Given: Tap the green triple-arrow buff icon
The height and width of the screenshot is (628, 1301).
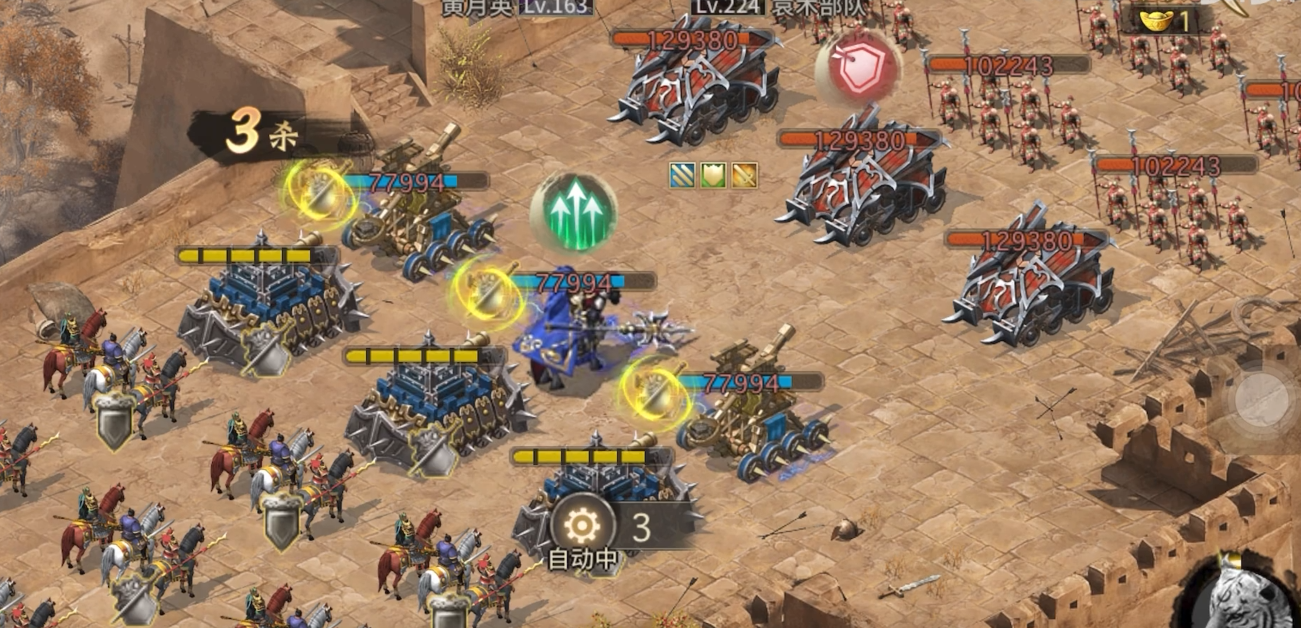Looking at the screenshot, I should [x=573, y=211].
